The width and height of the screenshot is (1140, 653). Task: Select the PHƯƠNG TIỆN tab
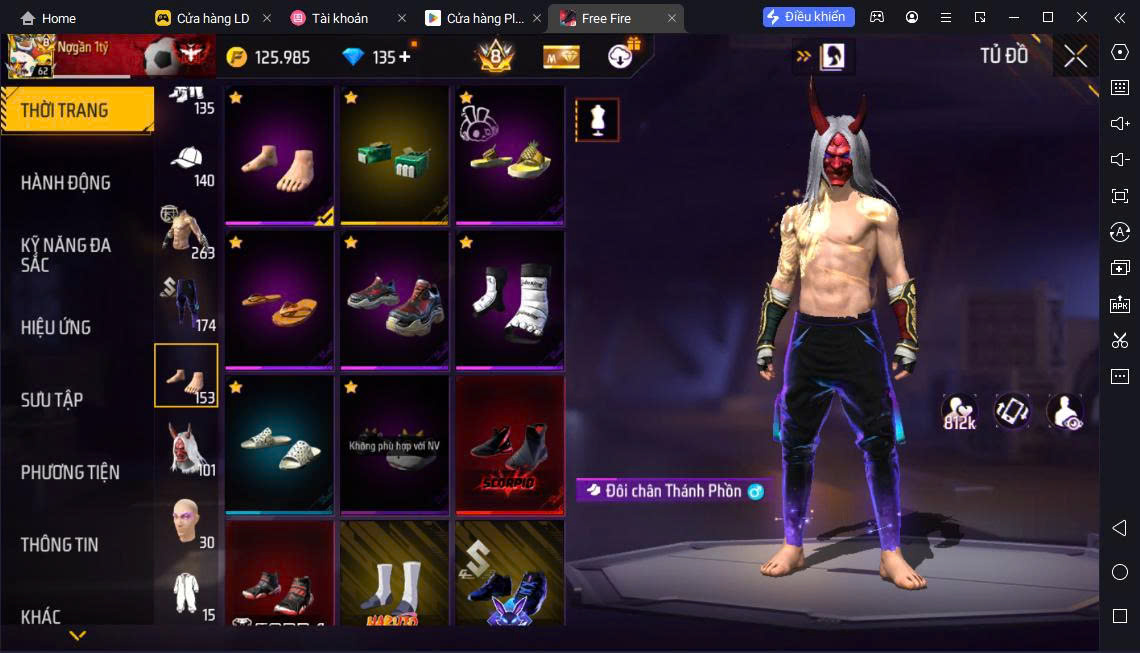tap(70, 472)
